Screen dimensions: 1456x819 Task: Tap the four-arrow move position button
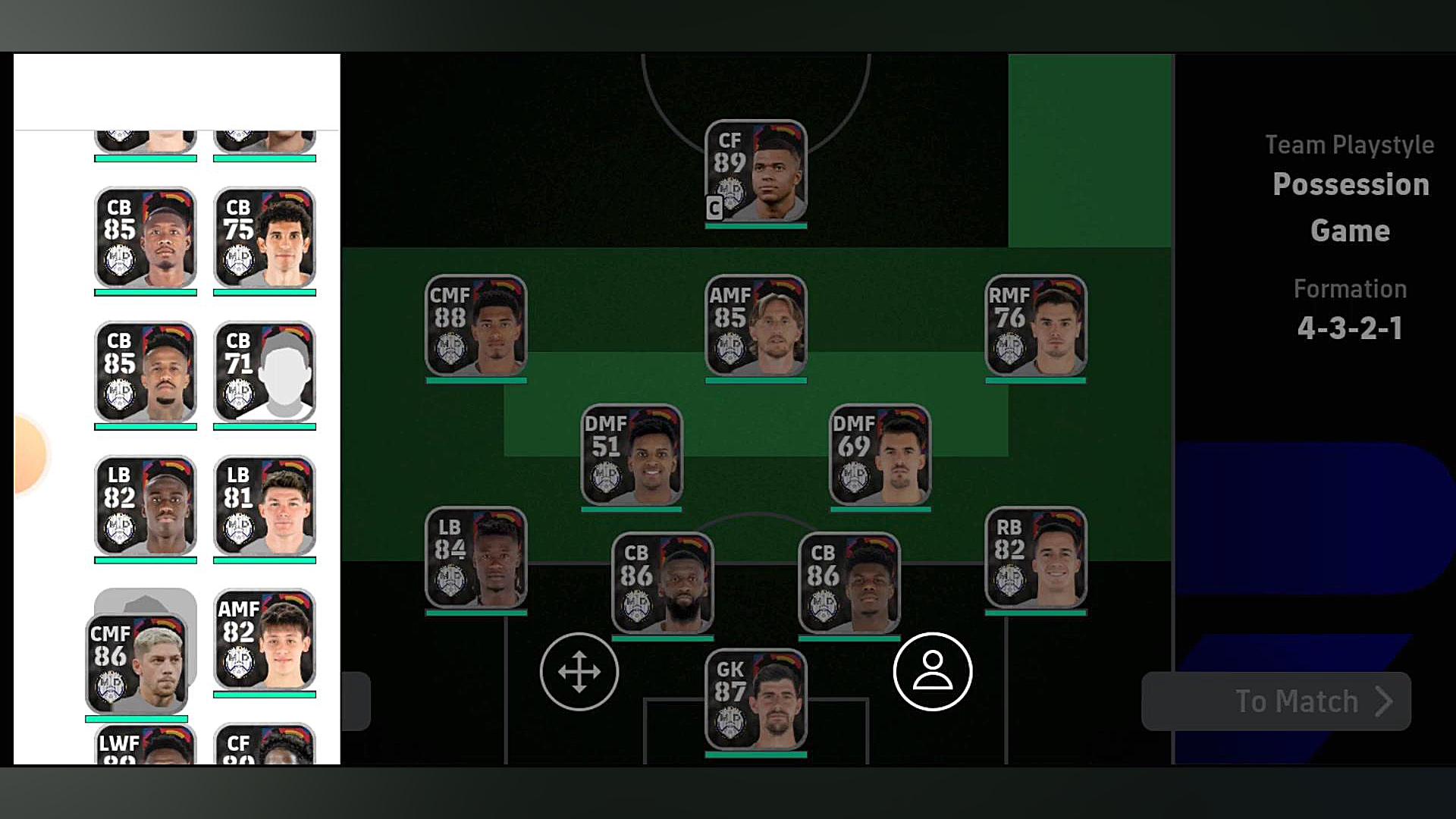[579, 672]
